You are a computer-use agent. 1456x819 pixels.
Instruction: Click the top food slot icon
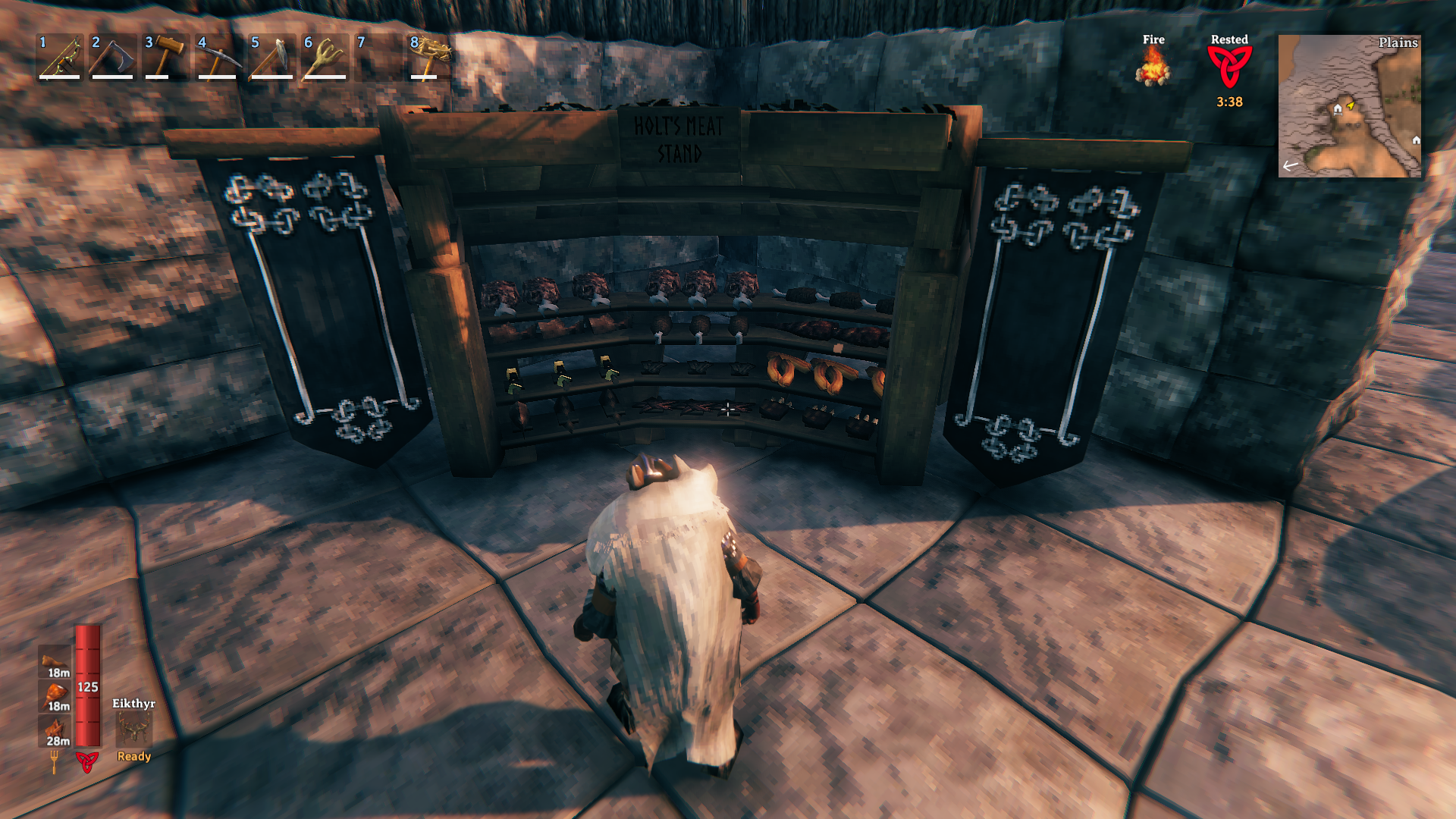click(x=55, y=661)
